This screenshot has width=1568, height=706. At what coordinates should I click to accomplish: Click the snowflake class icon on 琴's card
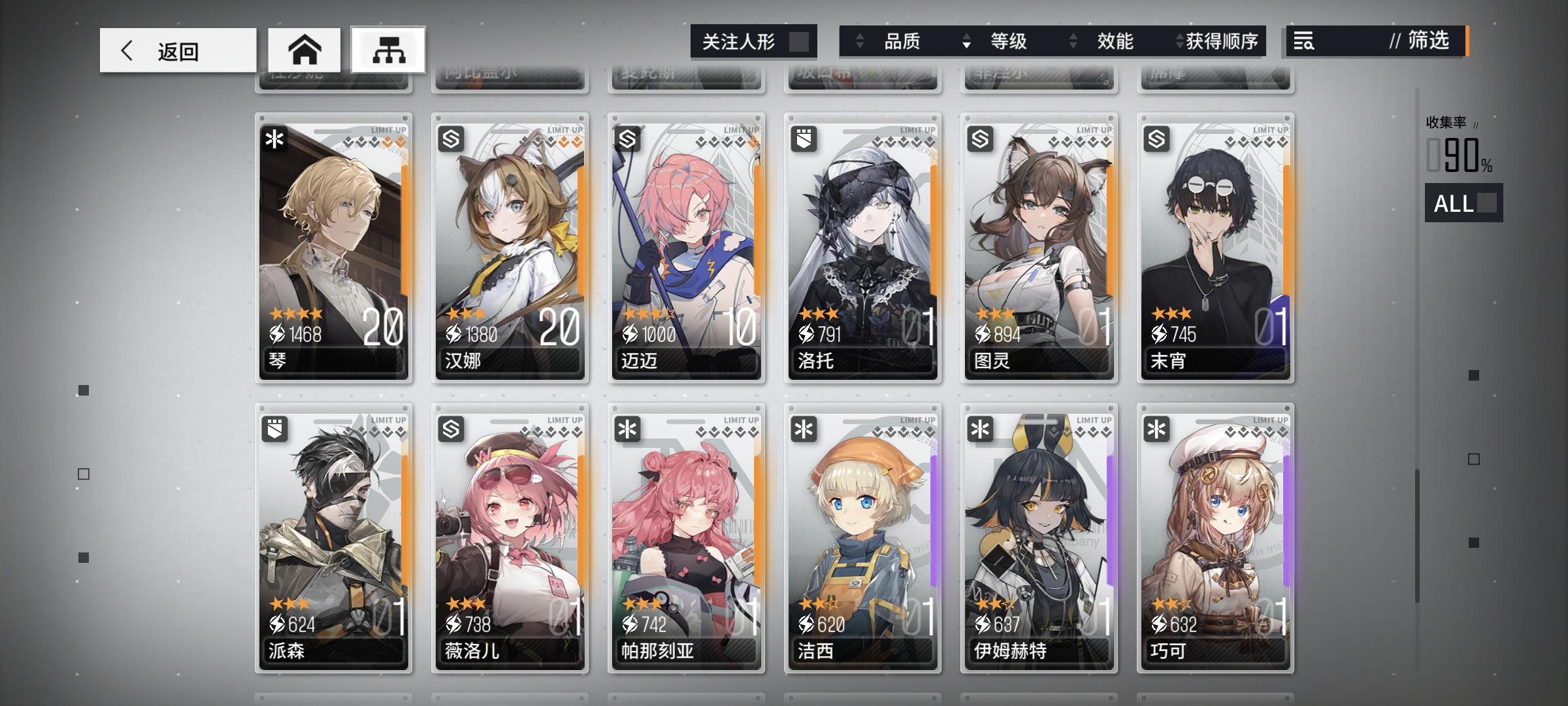tap(274, 139)
